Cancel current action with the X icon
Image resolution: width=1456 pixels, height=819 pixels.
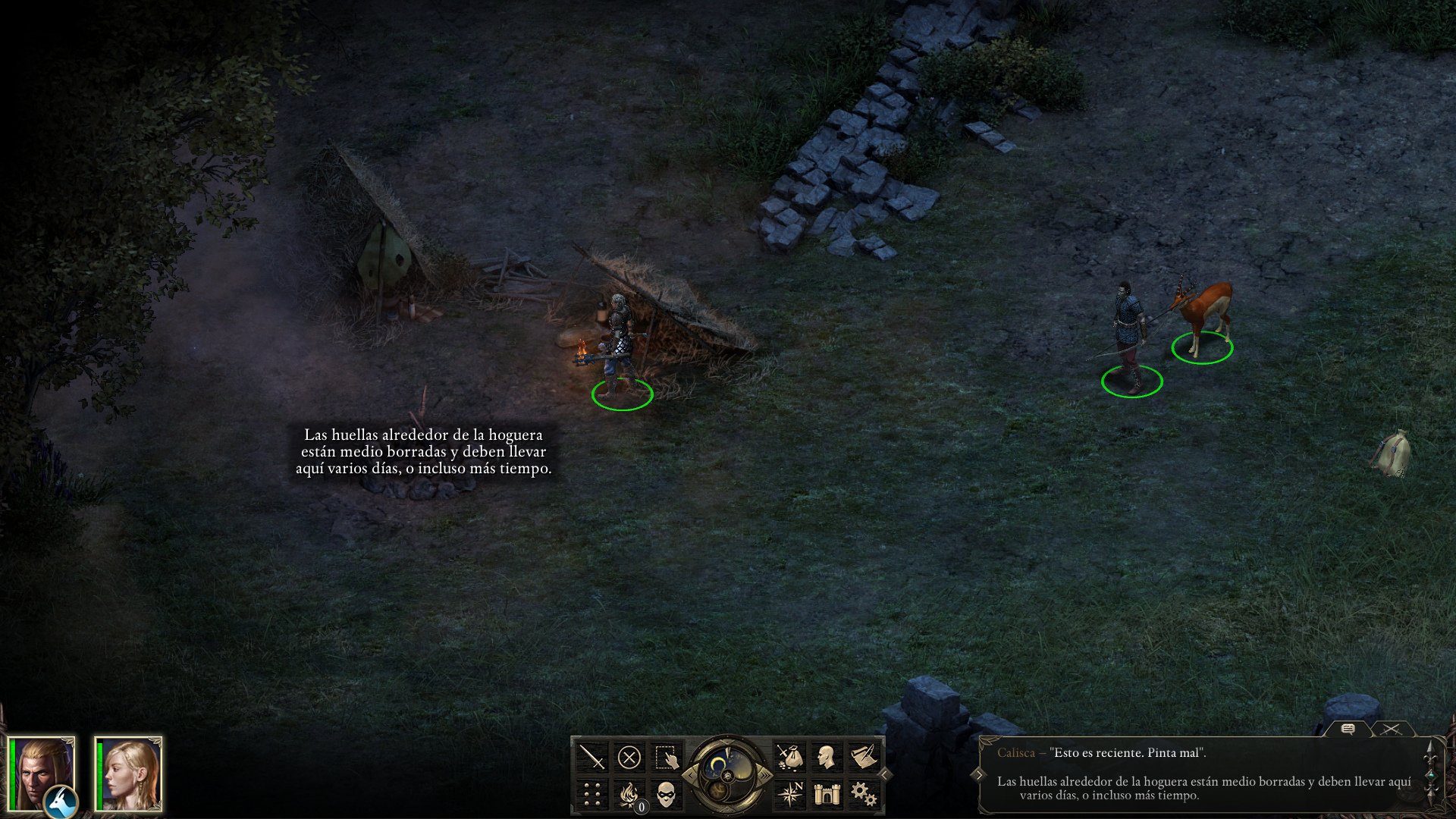[628, 755]
